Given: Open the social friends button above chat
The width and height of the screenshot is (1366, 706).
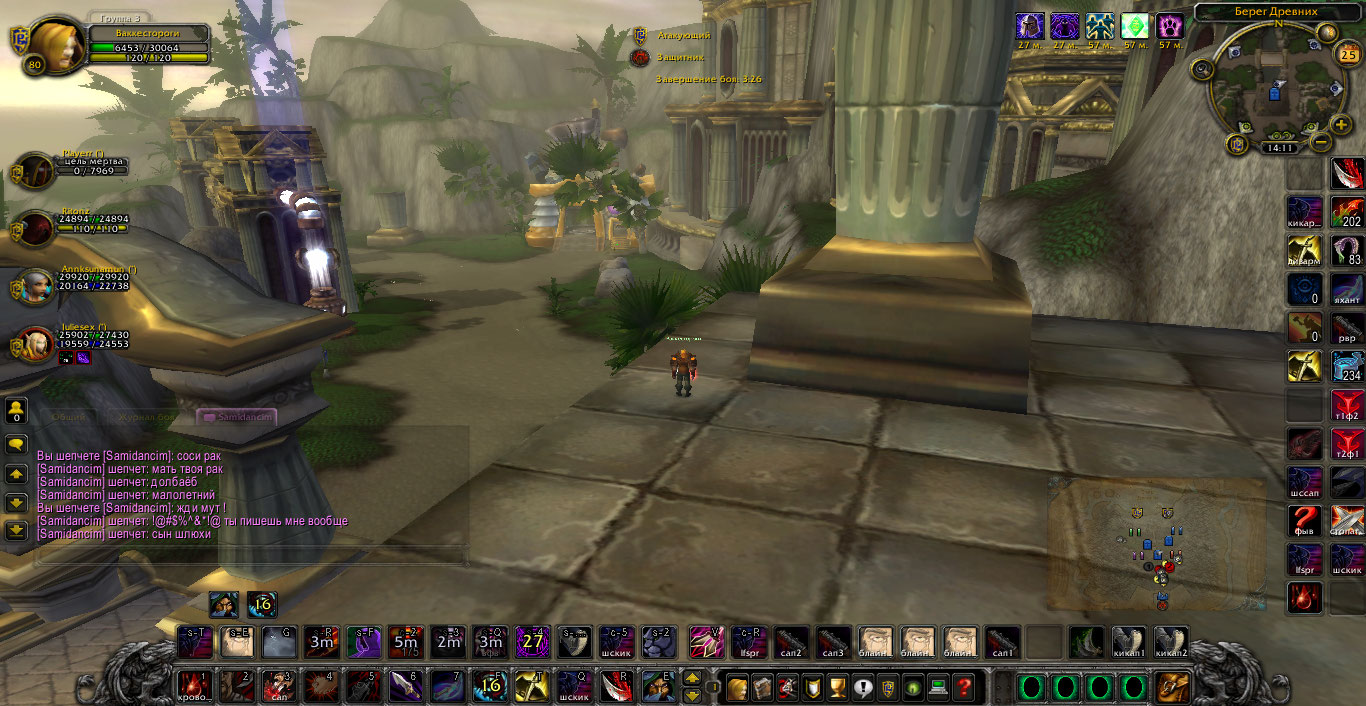Looking at the screenshot, I should (16, 409).
